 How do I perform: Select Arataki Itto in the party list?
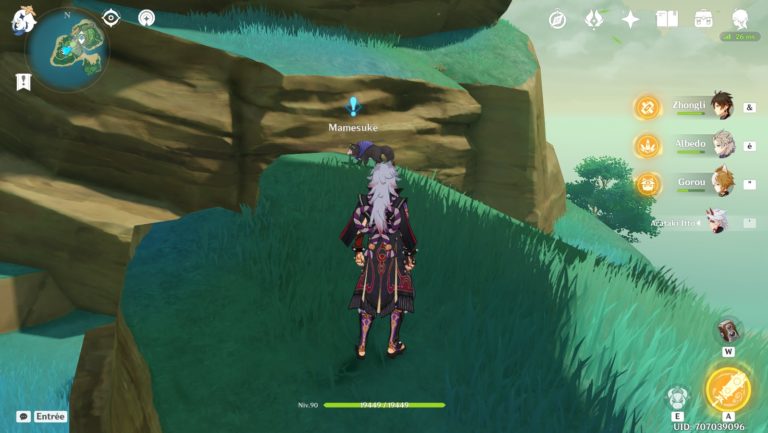coord(716,220)
